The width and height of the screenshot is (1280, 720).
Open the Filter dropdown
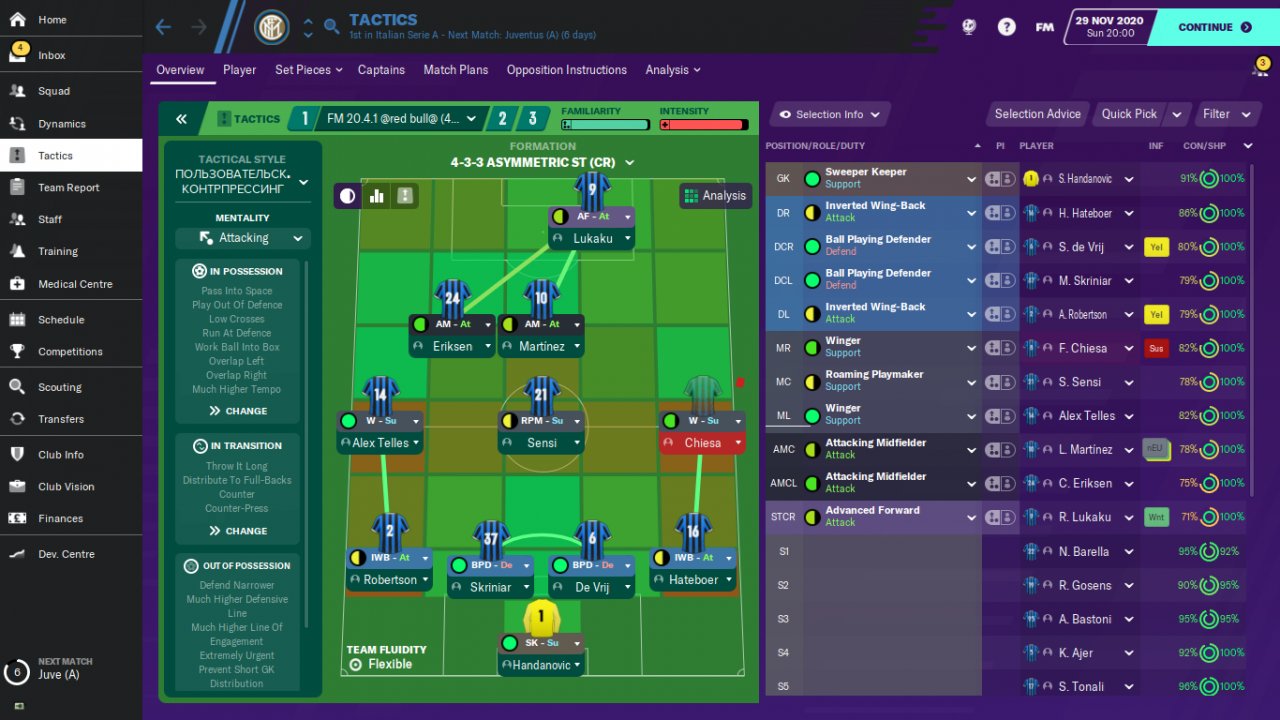click(1225, 114)
